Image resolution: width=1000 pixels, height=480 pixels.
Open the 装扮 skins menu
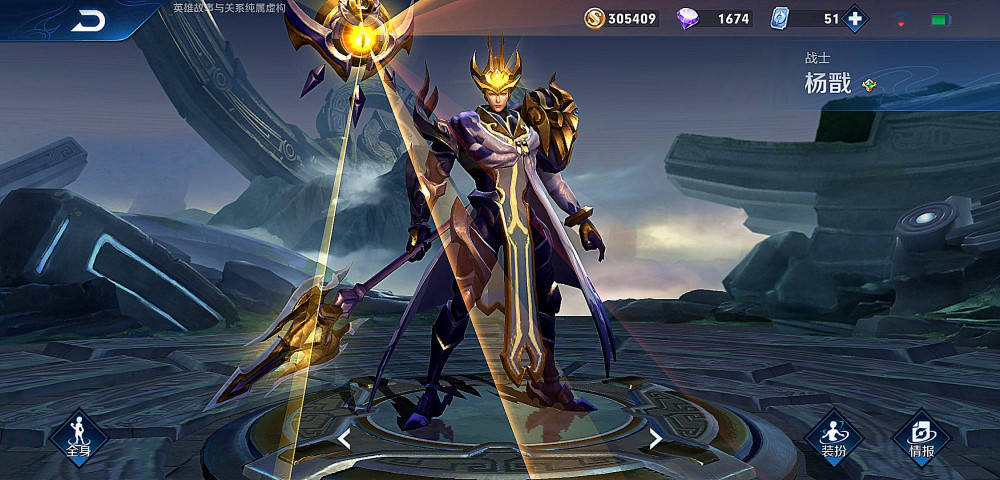pos(834,436)
